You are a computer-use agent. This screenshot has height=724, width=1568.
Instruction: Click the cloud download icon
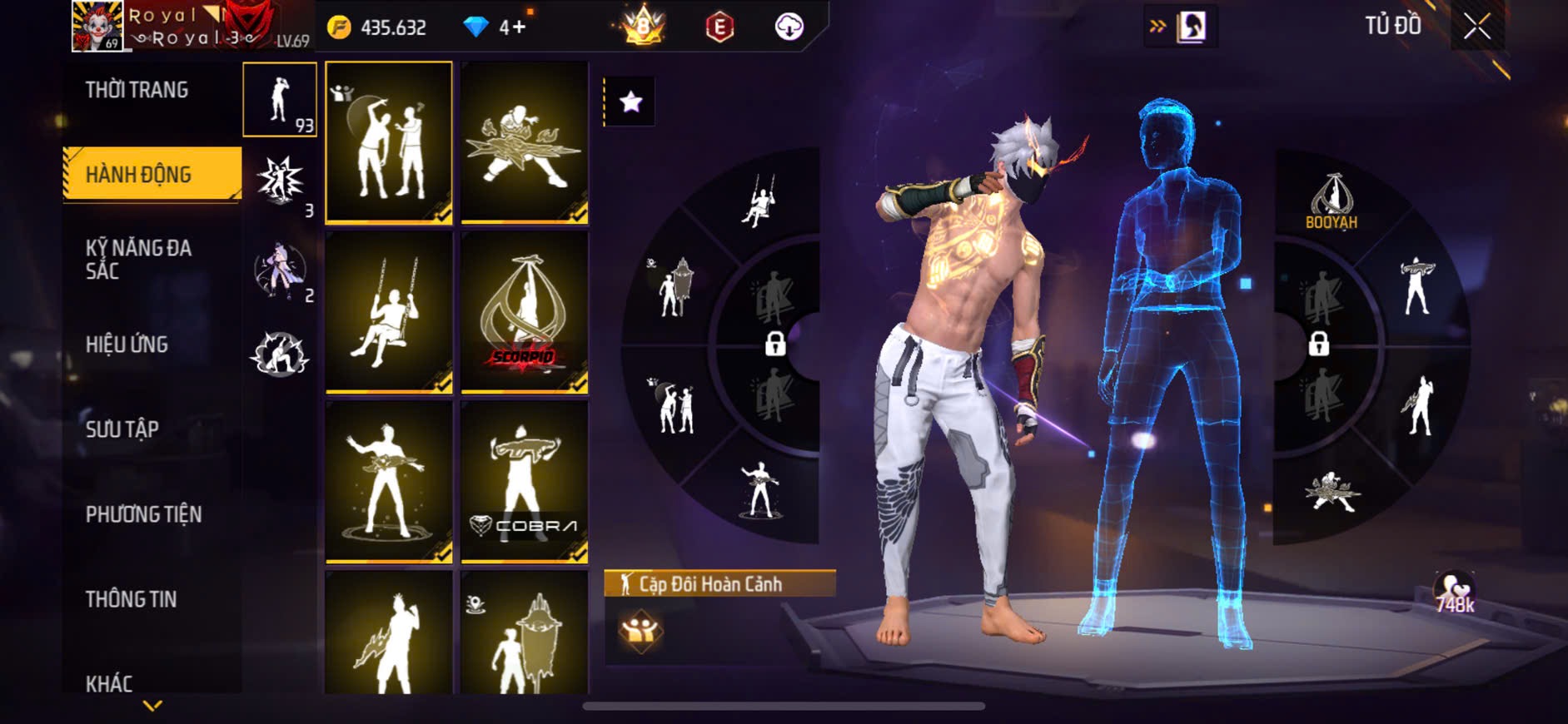789,27
